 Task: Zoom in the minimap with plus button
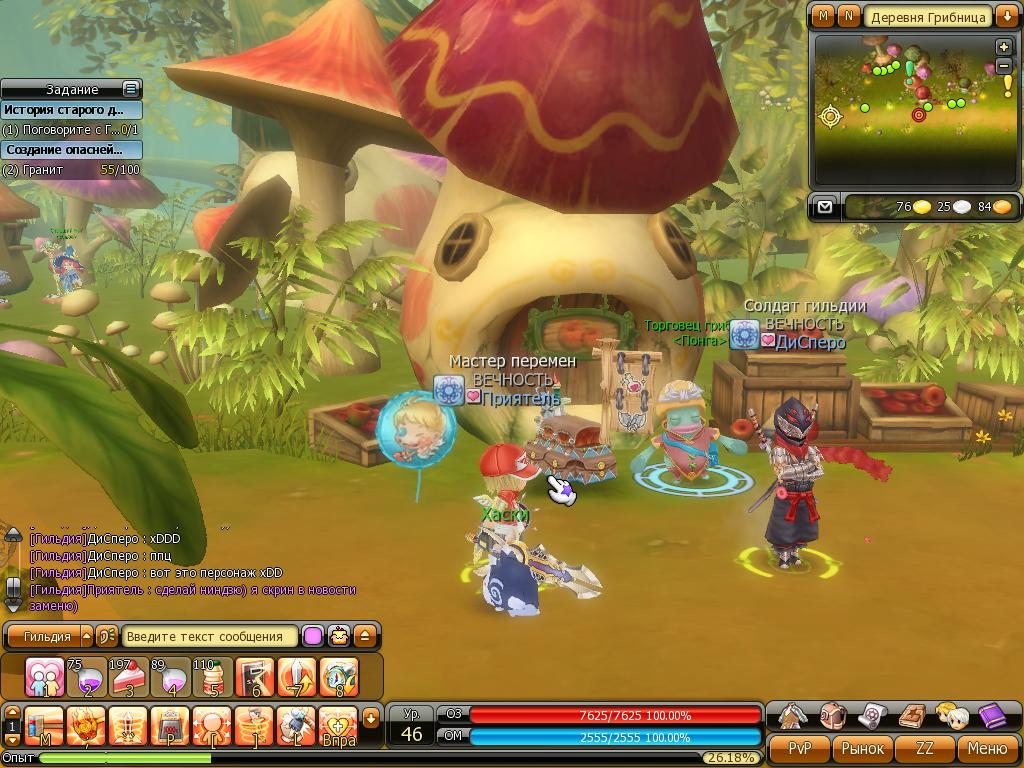(1003, 47)
